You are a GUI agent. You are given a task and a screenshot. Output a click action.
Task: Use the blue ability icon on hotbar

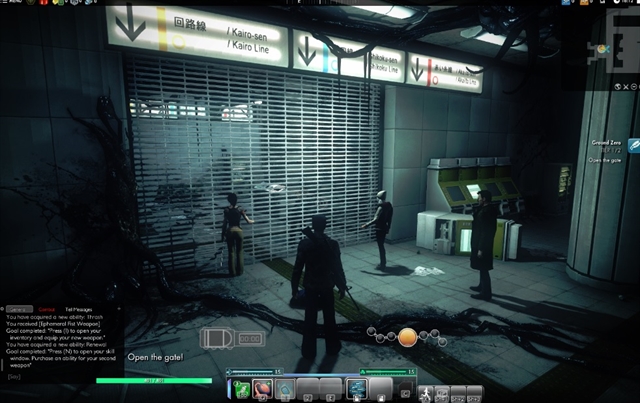tap(357, 388)
